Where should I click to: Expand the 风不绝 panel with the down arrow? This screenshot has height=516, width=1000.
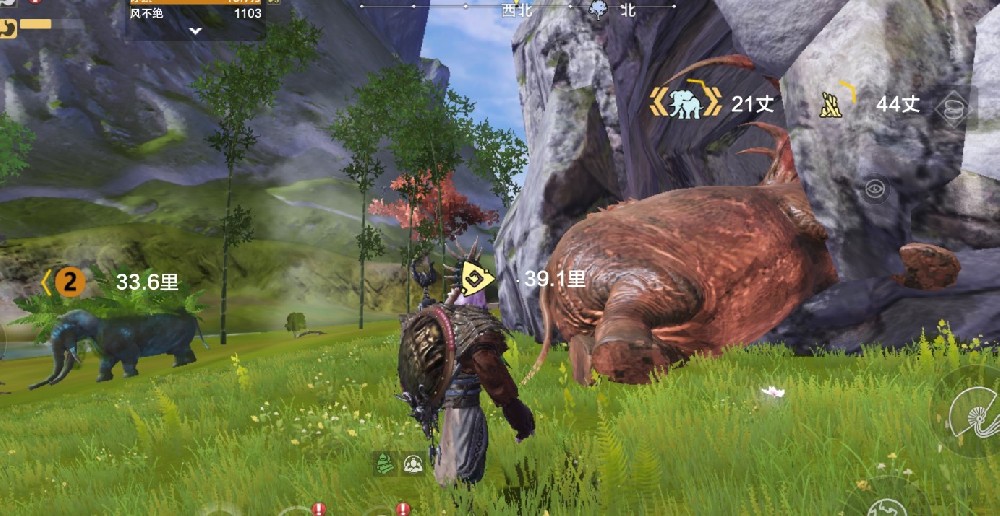coord(196,31)
